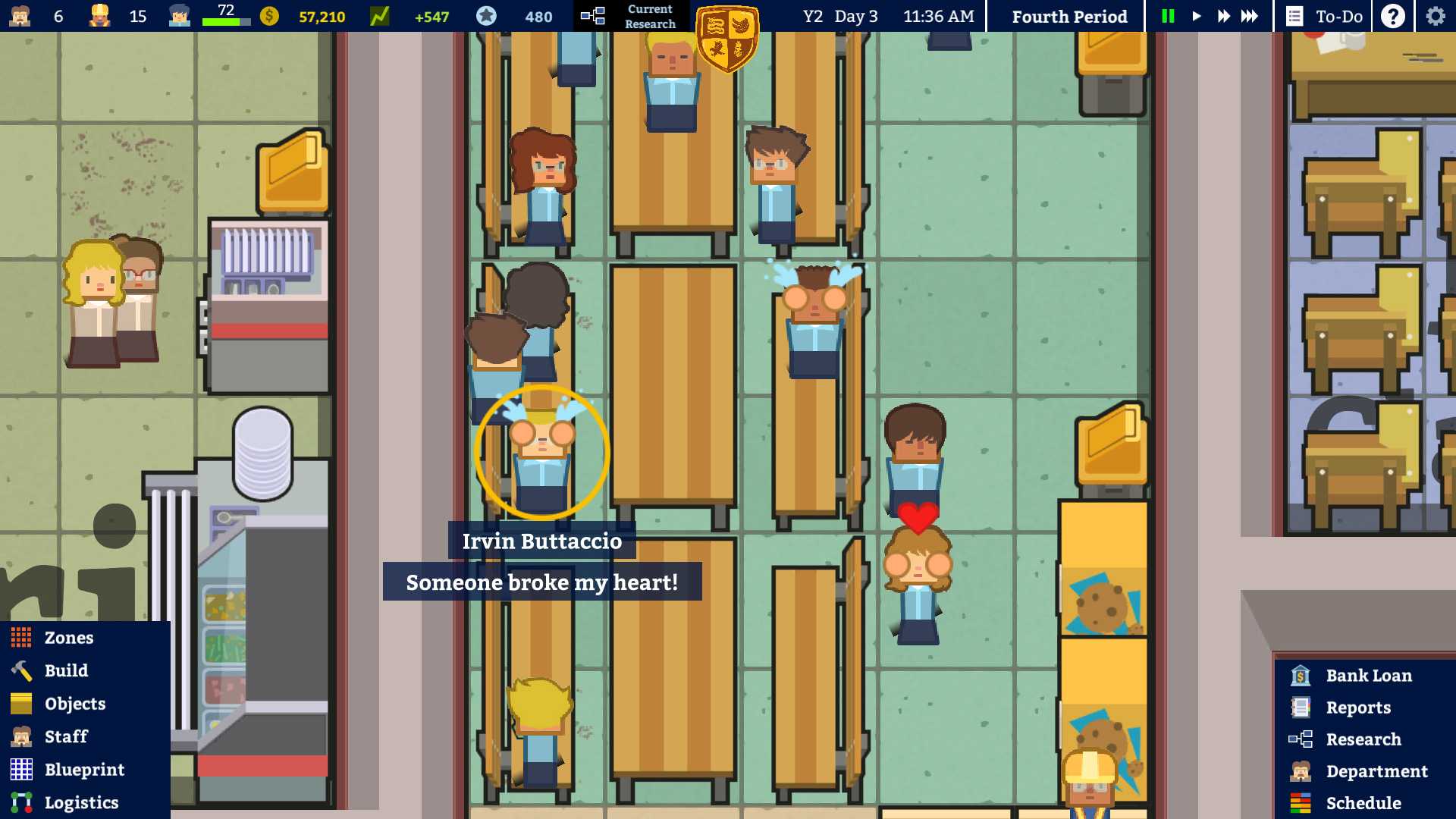Select the Build tool
The height and width of the screenshot is (819, 1456).
click(x=65, y=670)
